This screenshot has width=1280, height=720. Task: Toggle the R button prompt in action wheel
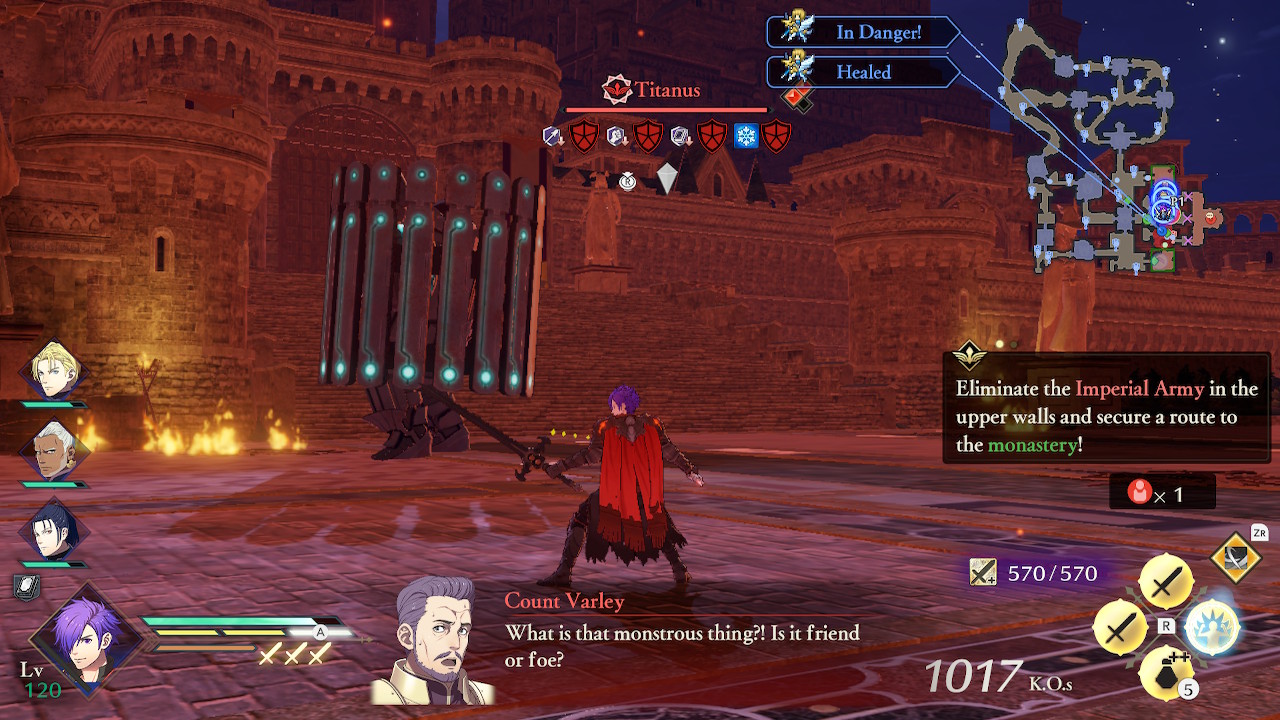pos(1166,626)
